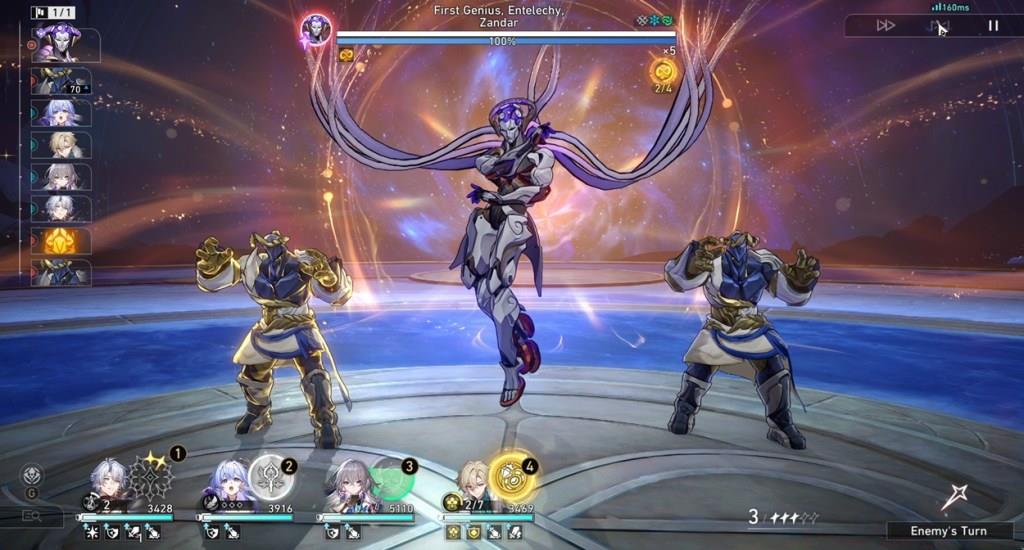Image resolution: width=1024 pixels, height=550 pixels.
Task: Select the golden emblem entry in turn order
Action: (x=60, y=241)
